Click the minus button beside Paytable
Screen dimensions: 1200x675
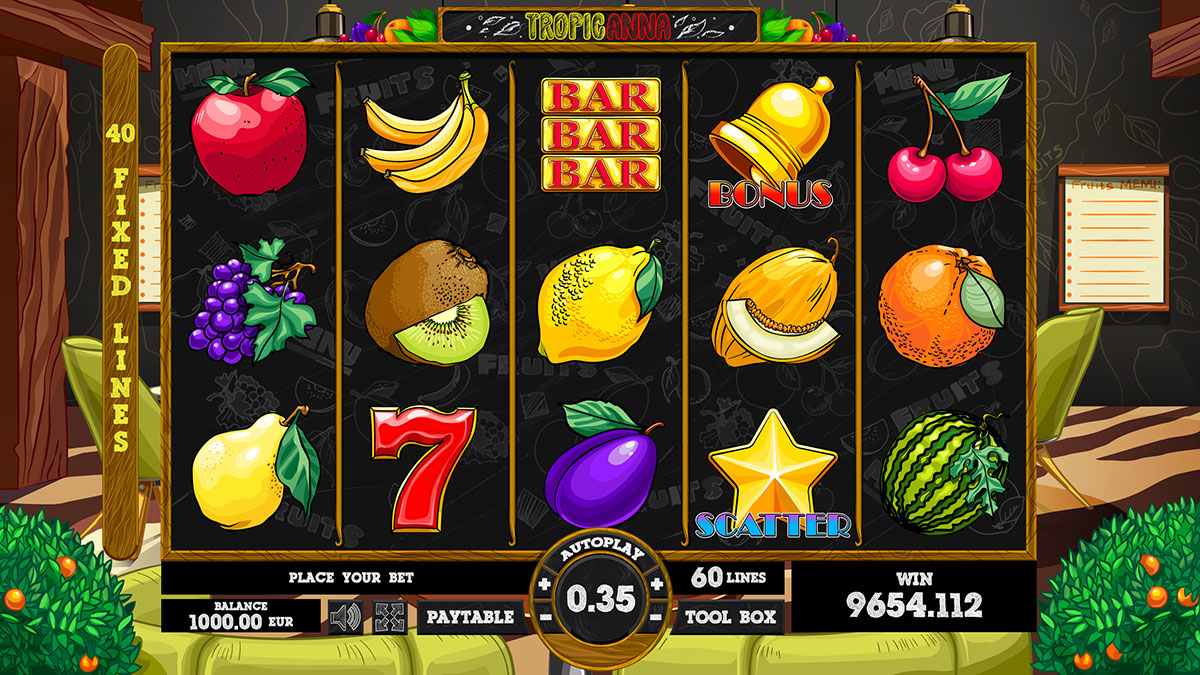545,617
